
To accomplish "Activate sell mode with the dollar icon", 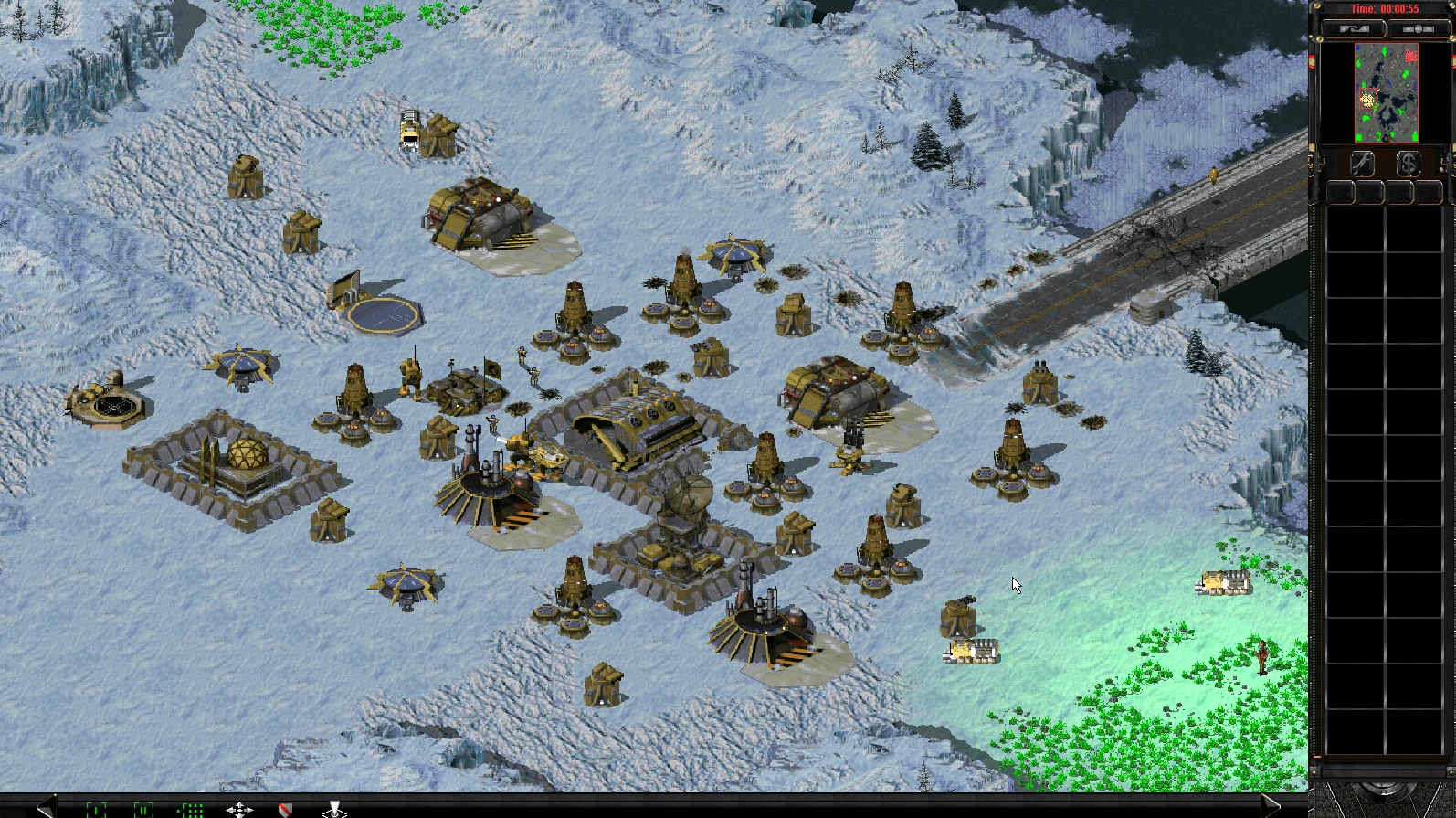I will click(1409, 164).
